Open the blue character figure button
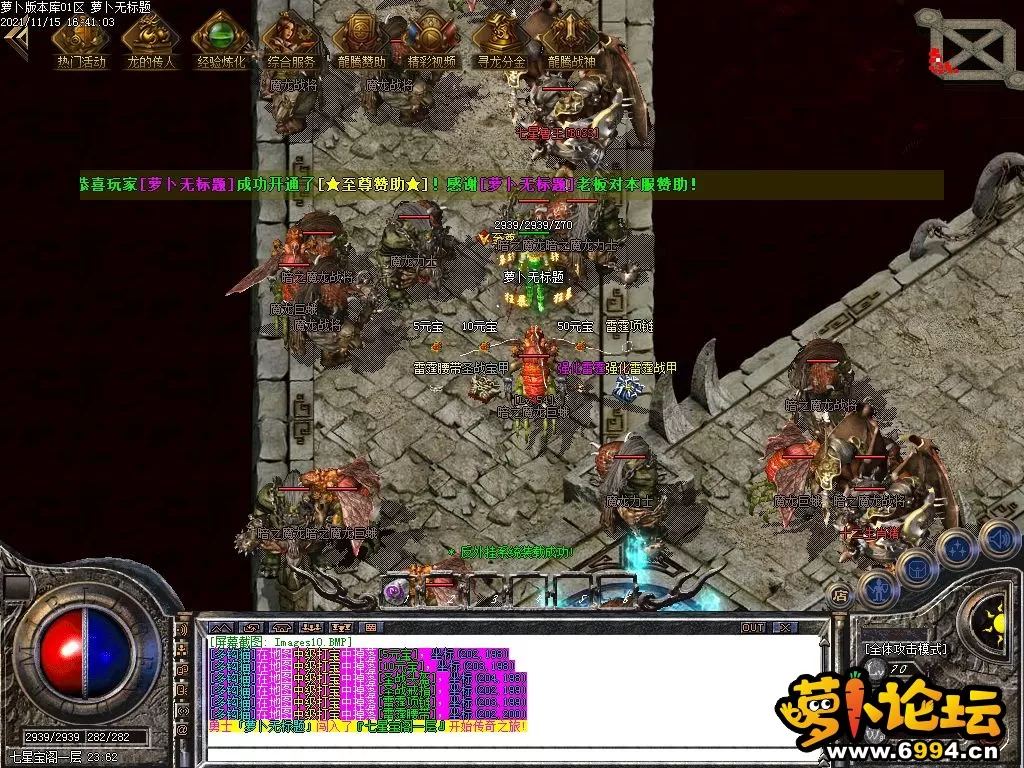The width and height of the screenshot is (1024, 768). click(x=876, y=588)
